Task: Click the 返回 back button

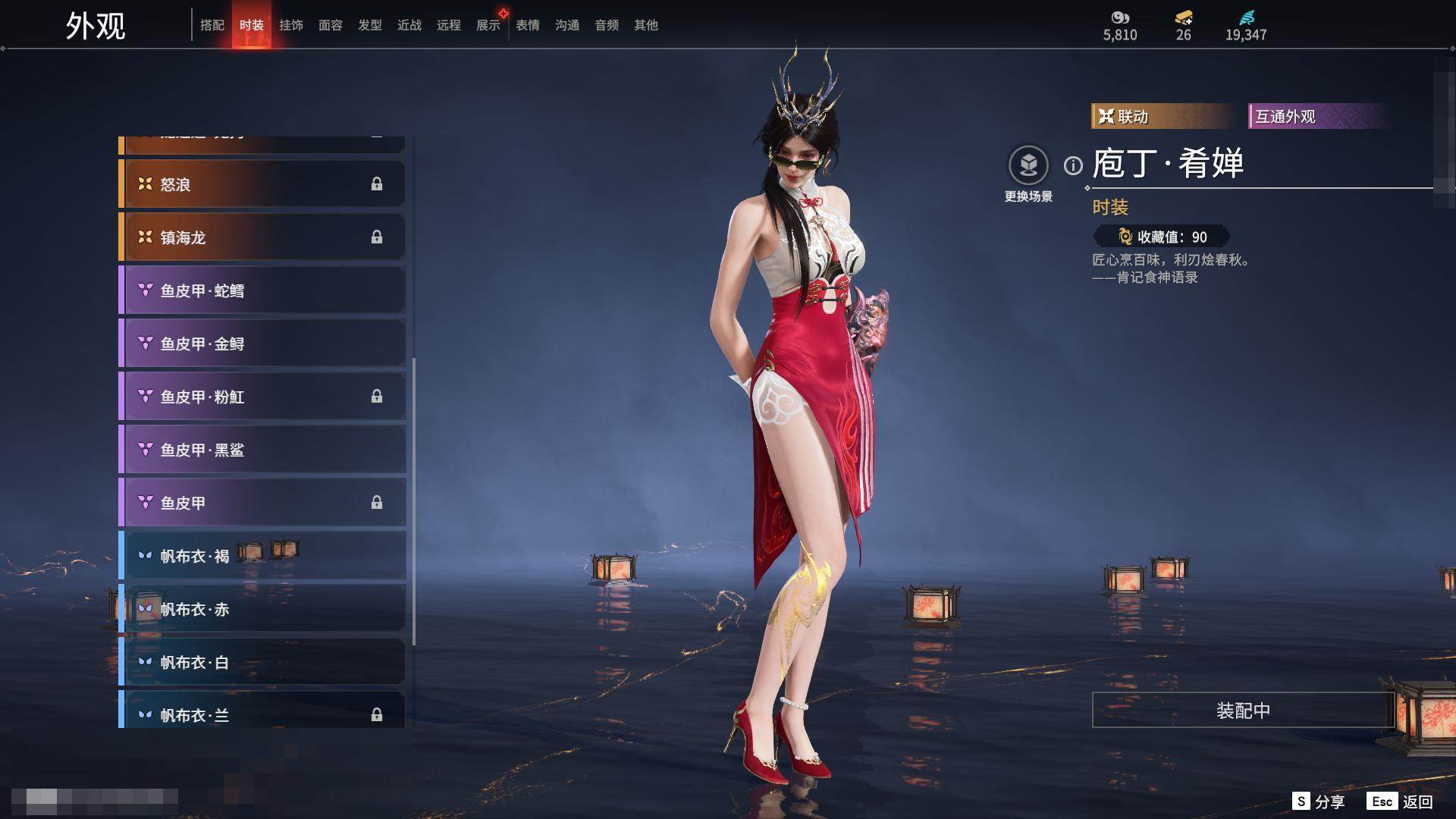Action: [x=1401, y=802]
